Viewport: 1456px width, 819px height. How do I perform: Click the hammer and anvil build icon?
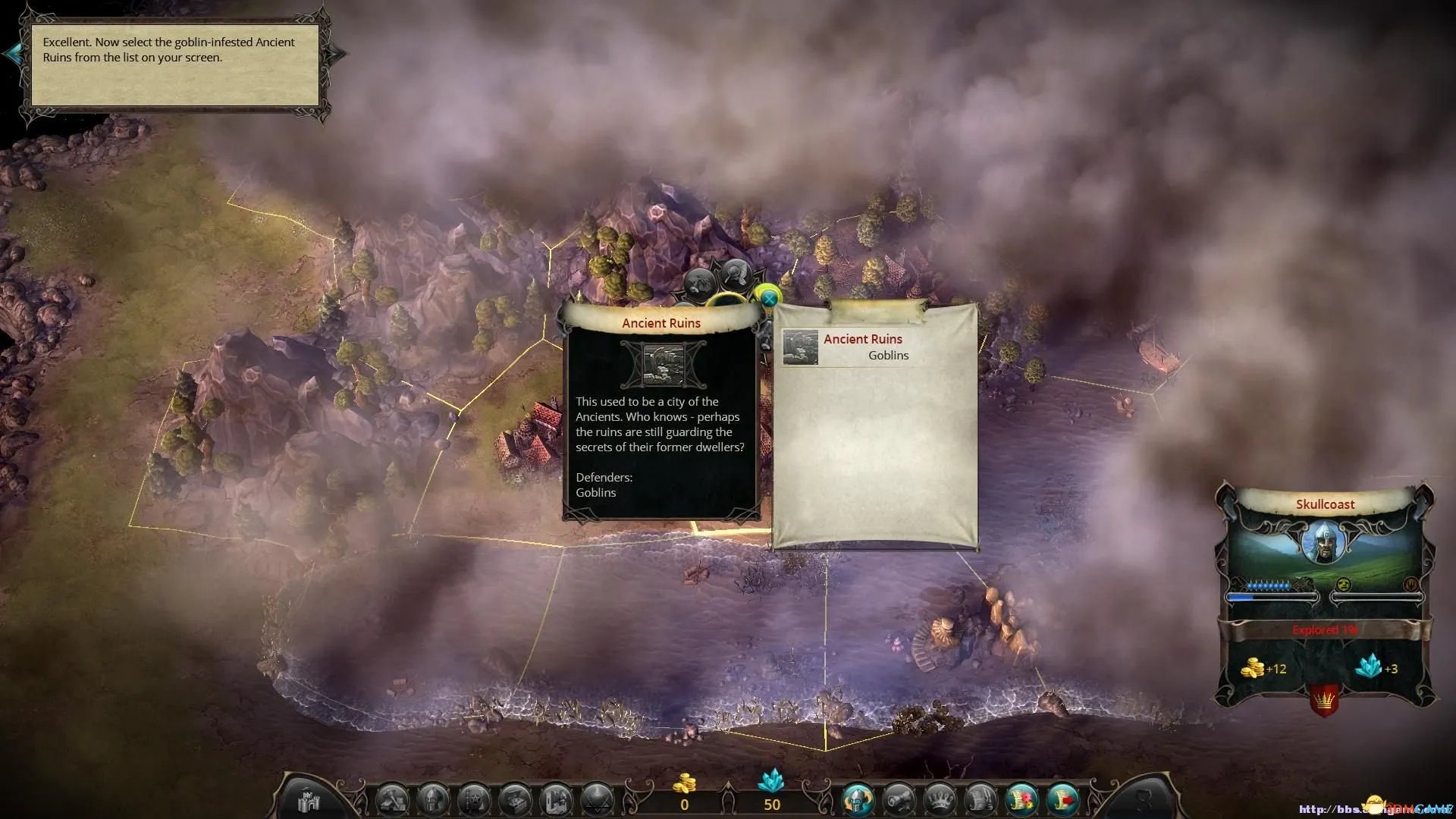[x=393, y=800]
